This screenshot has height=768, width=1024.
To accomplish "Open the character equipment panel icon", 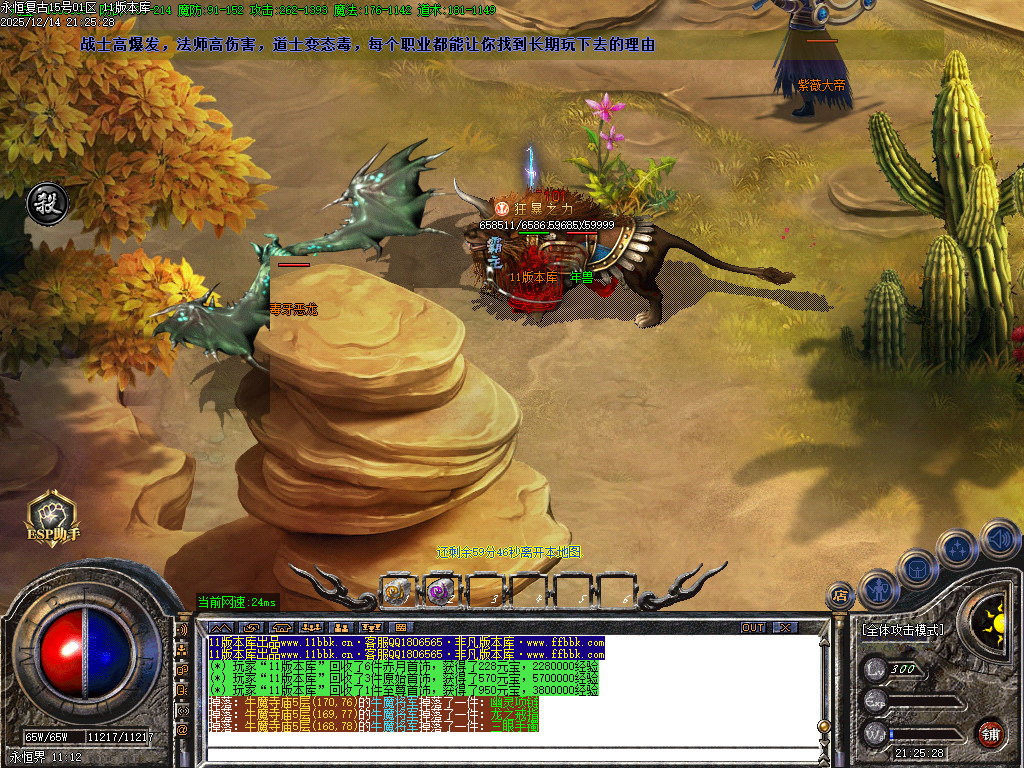I will tap(878, 589).
